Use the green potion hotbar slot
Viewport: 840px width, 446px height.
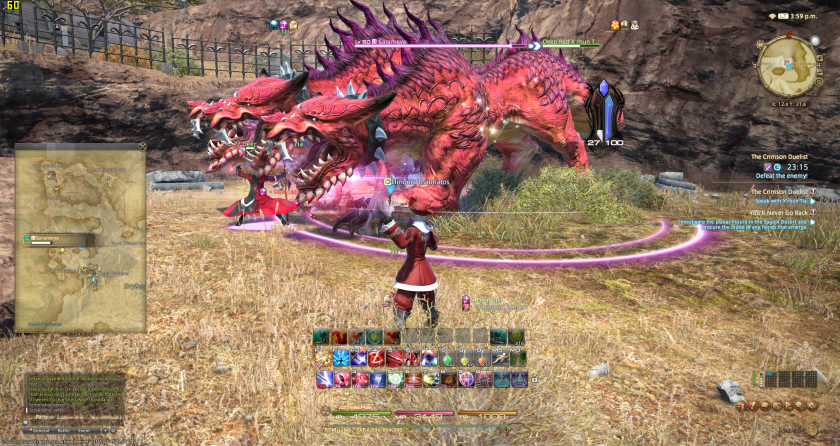[448, 359]
